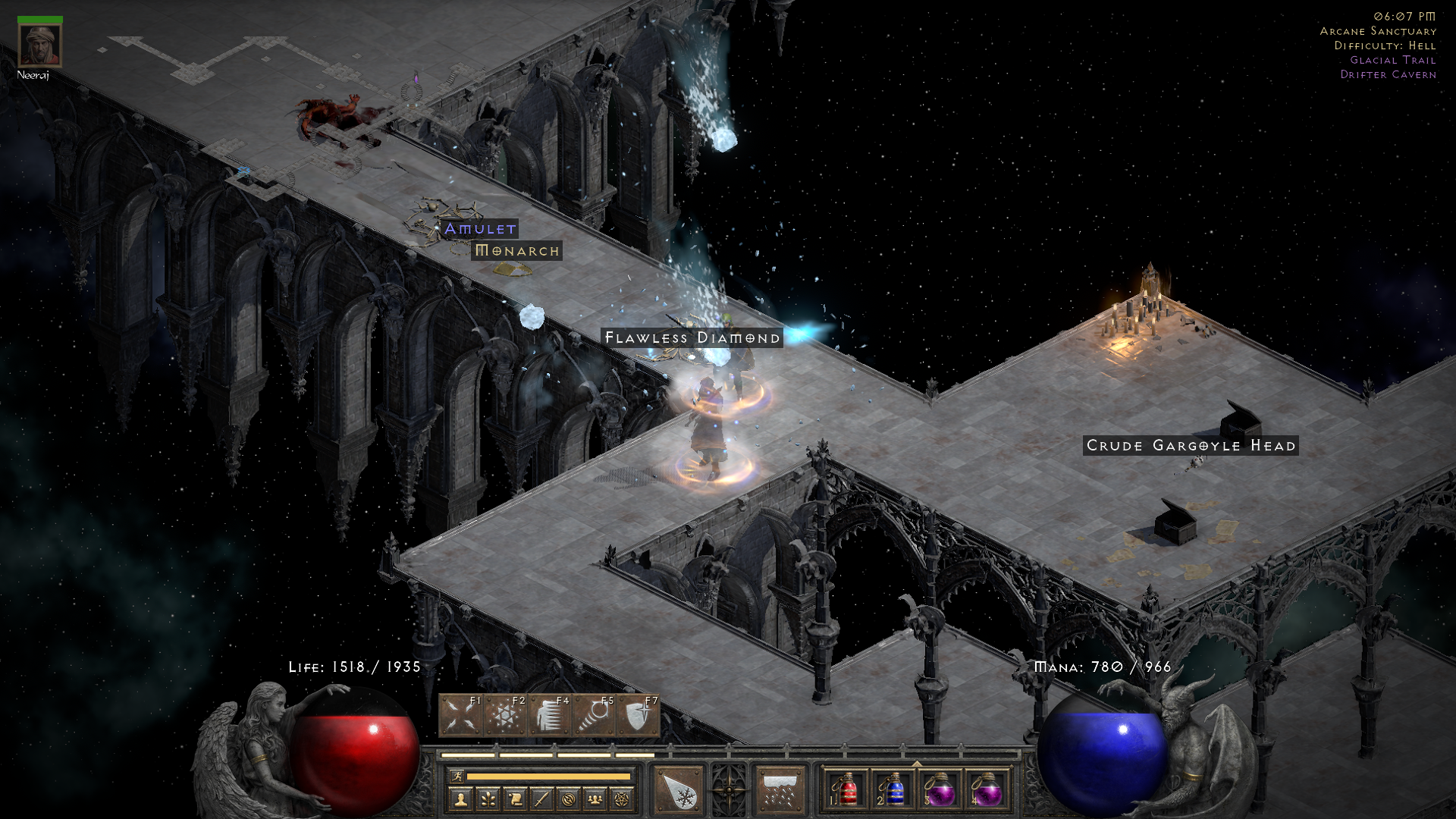Pick up the Monarch shield
1456x819 pixels.
pyautogui.click(x=518, y=251)
